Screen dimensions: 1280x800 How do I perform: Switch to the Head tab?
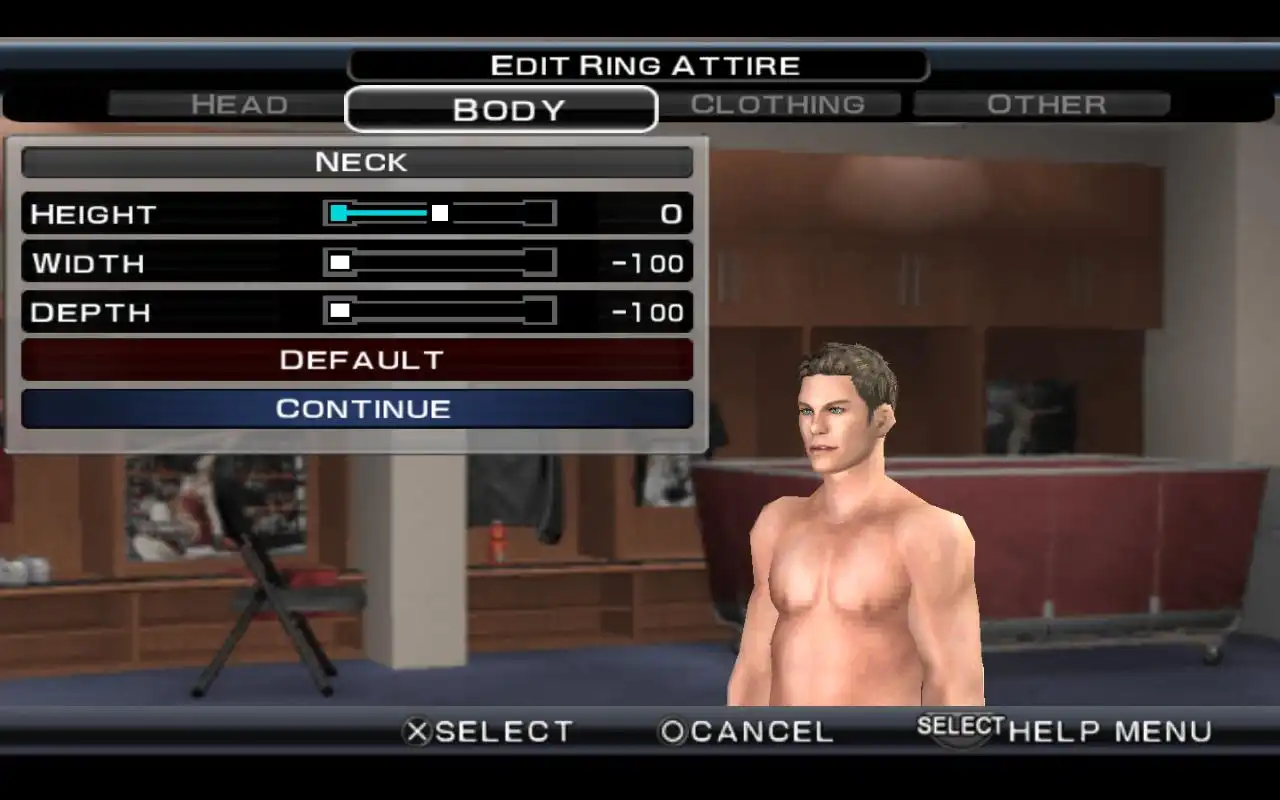(x=239, y=104)
